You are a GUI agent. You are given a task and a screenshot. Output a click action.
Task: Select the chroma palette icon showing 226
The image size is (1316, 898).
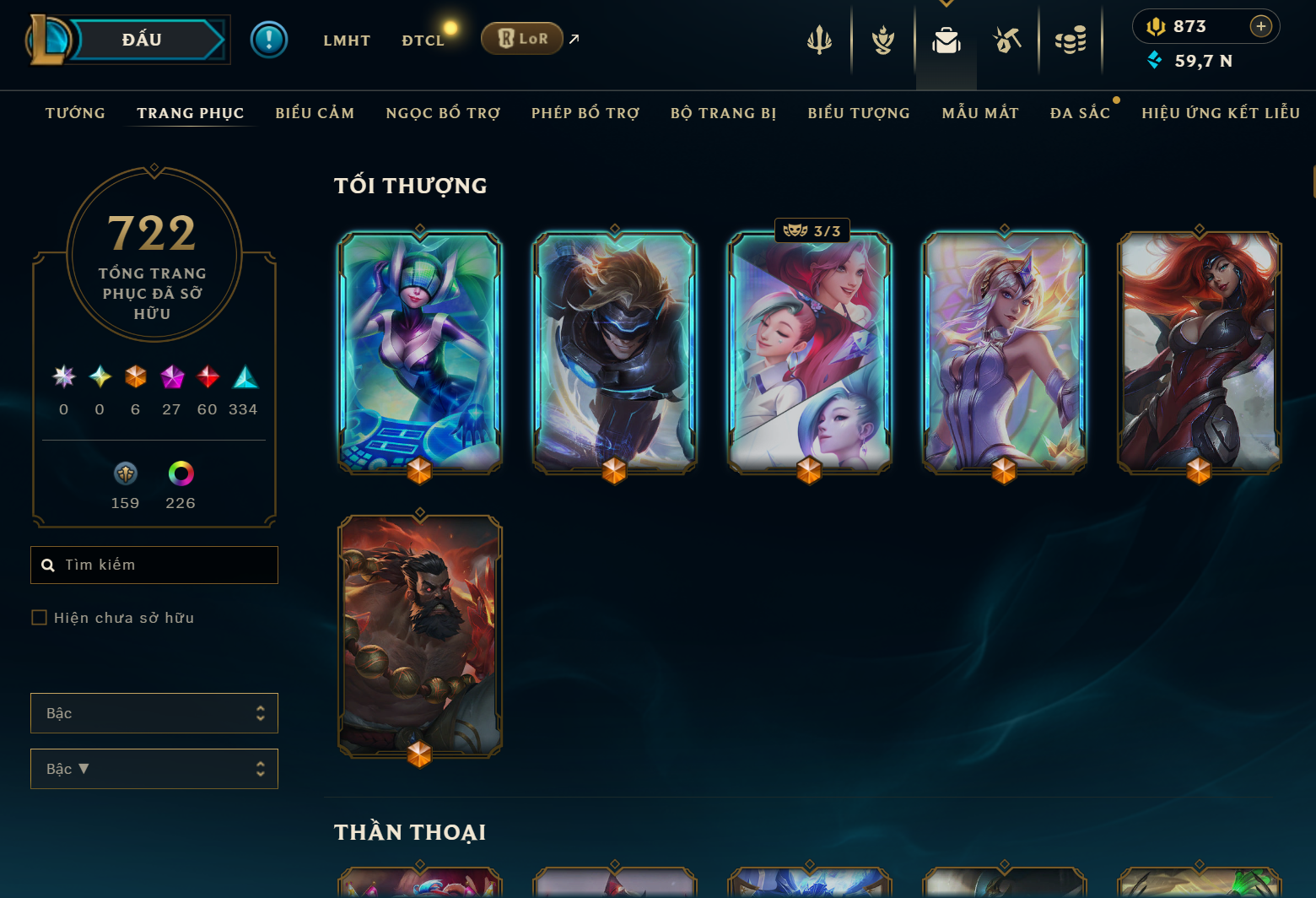point(180,474)
